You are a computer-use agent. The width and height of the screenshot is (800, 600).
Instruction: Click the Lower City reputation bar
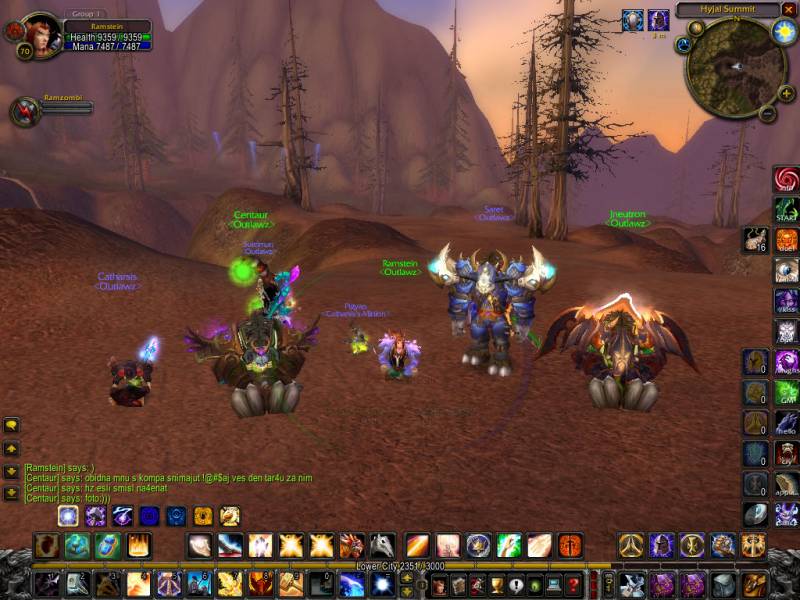tap(400, 566)
